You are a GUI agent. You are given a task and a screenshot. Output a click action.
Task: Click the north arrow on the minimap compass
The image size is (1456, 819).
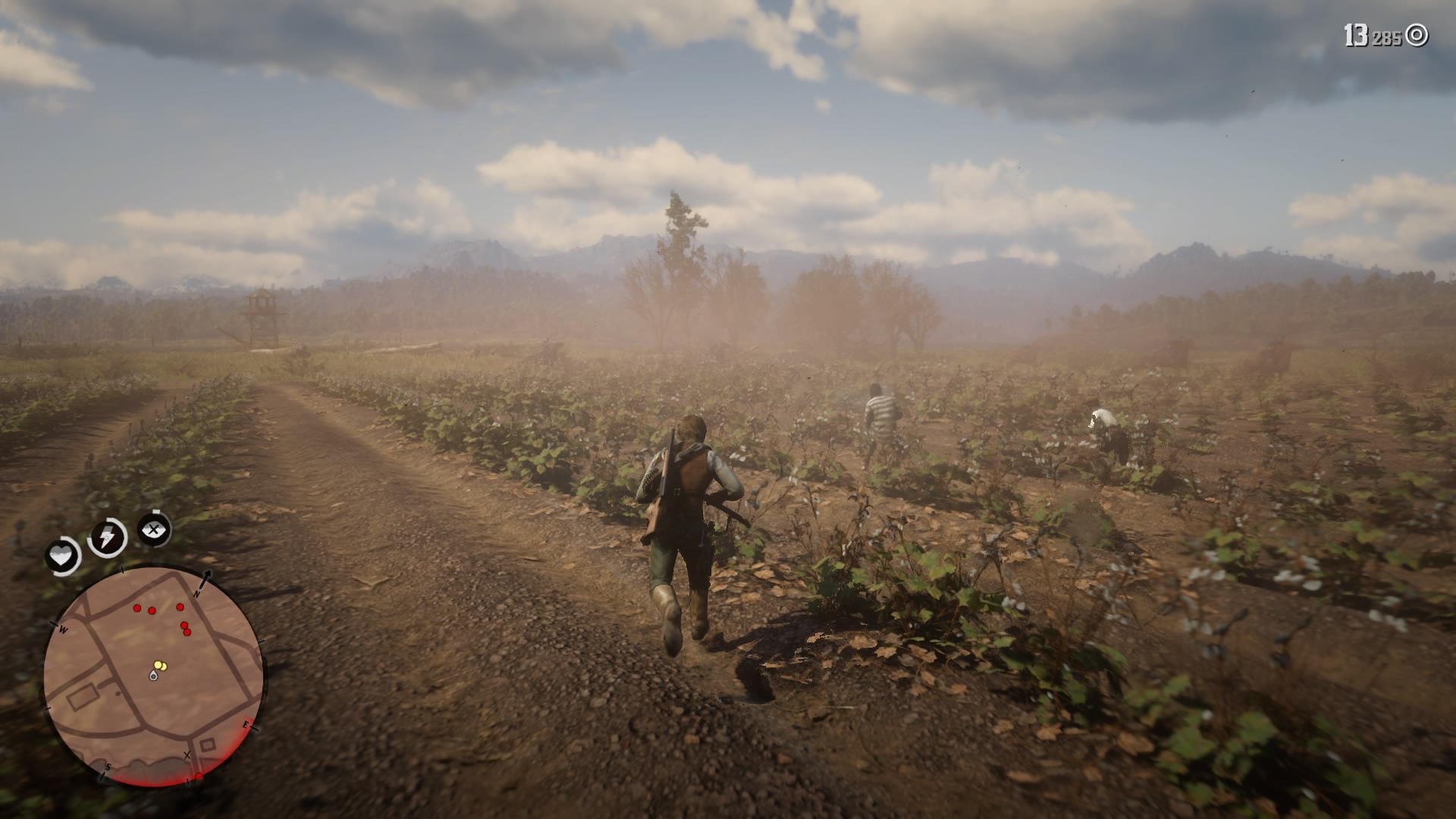point(206,579)
